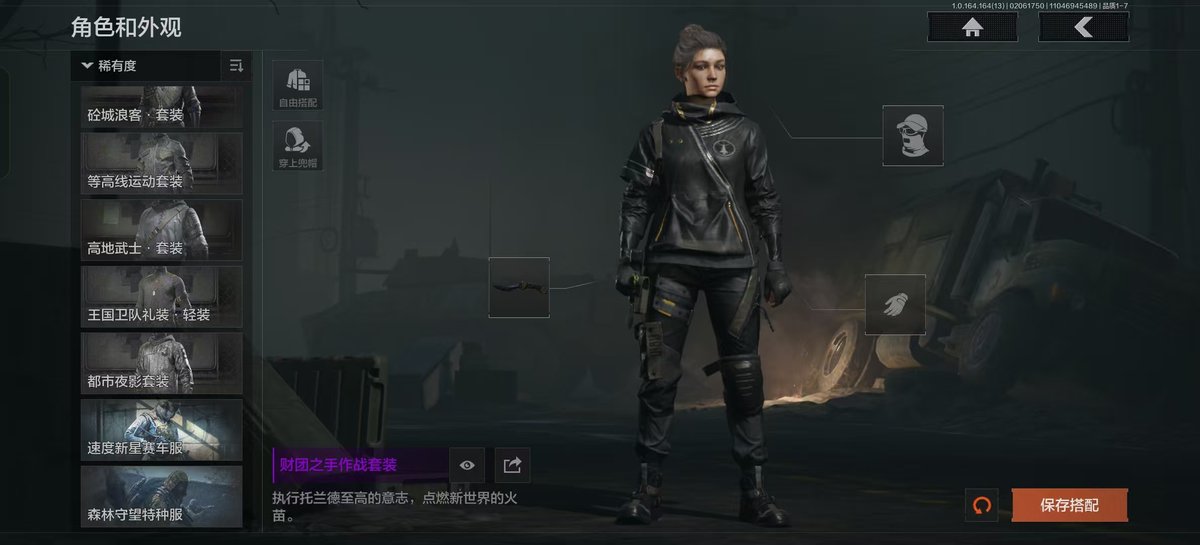The height and width of the screenshot is (545, 1200).
Task: Select the 高地武士·套装 outfit
Action: (162, 230)
